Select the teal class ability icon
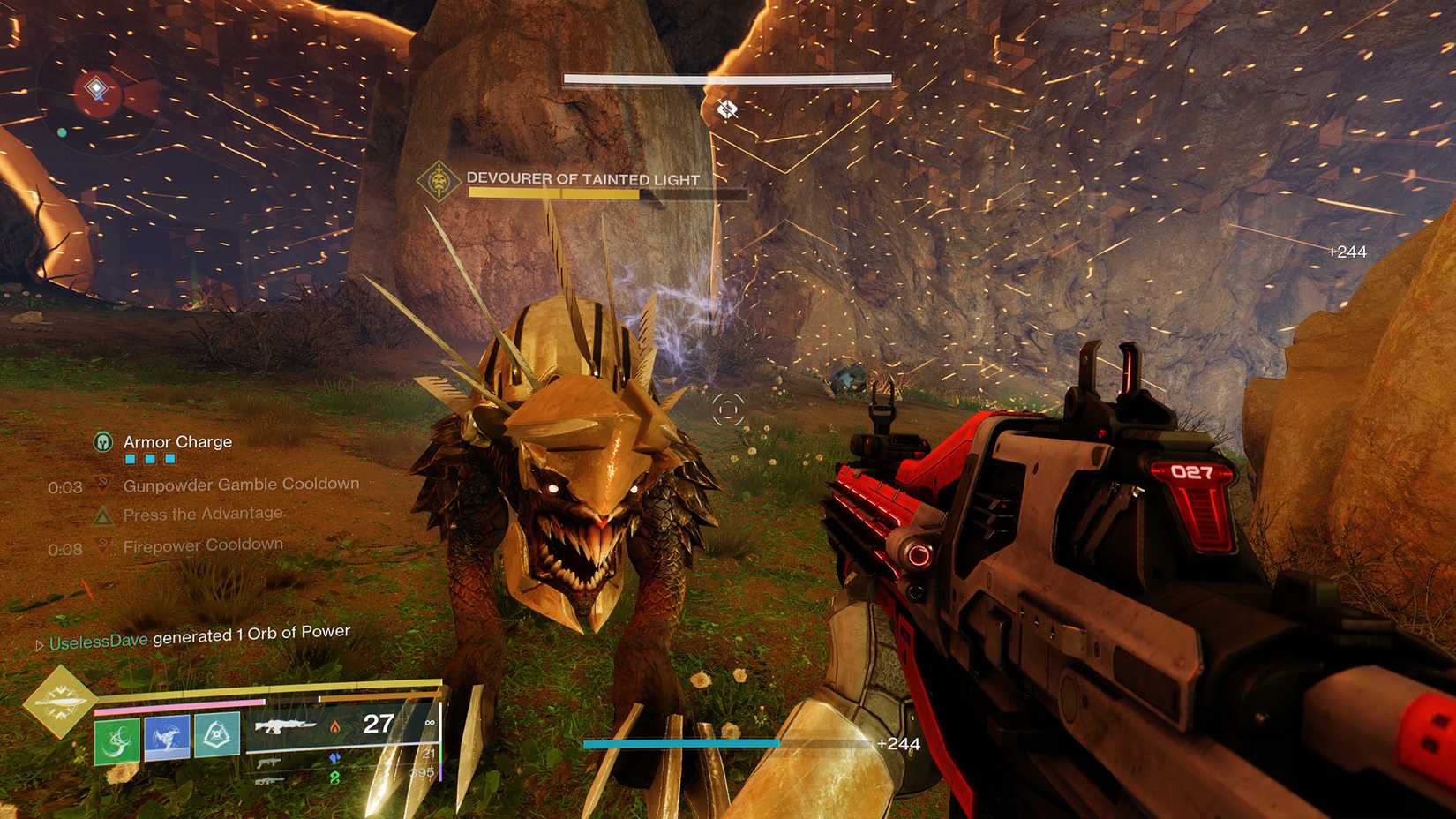 (218, 738)
